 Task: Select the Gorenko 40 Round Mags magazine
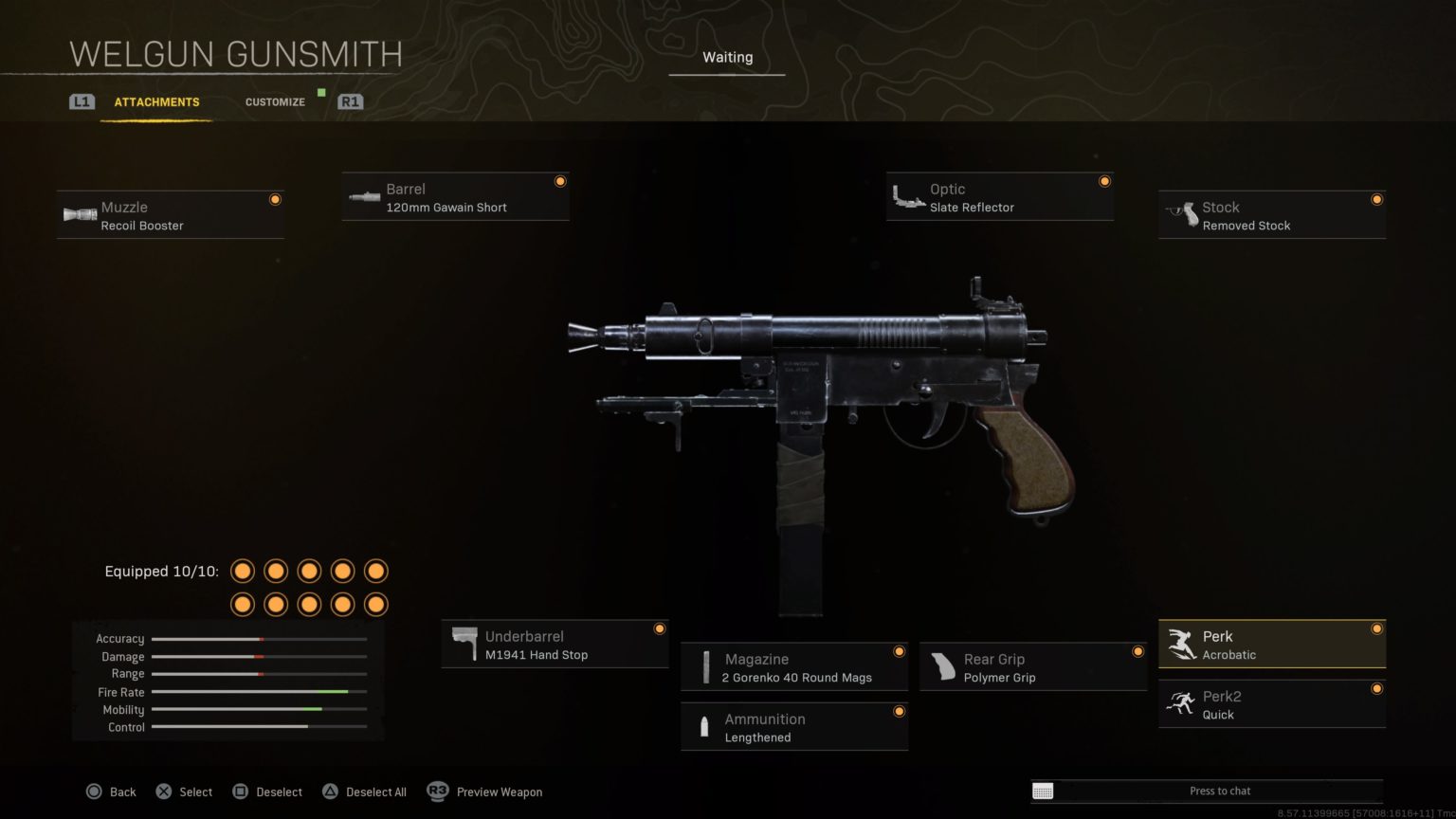pos(793,666)
